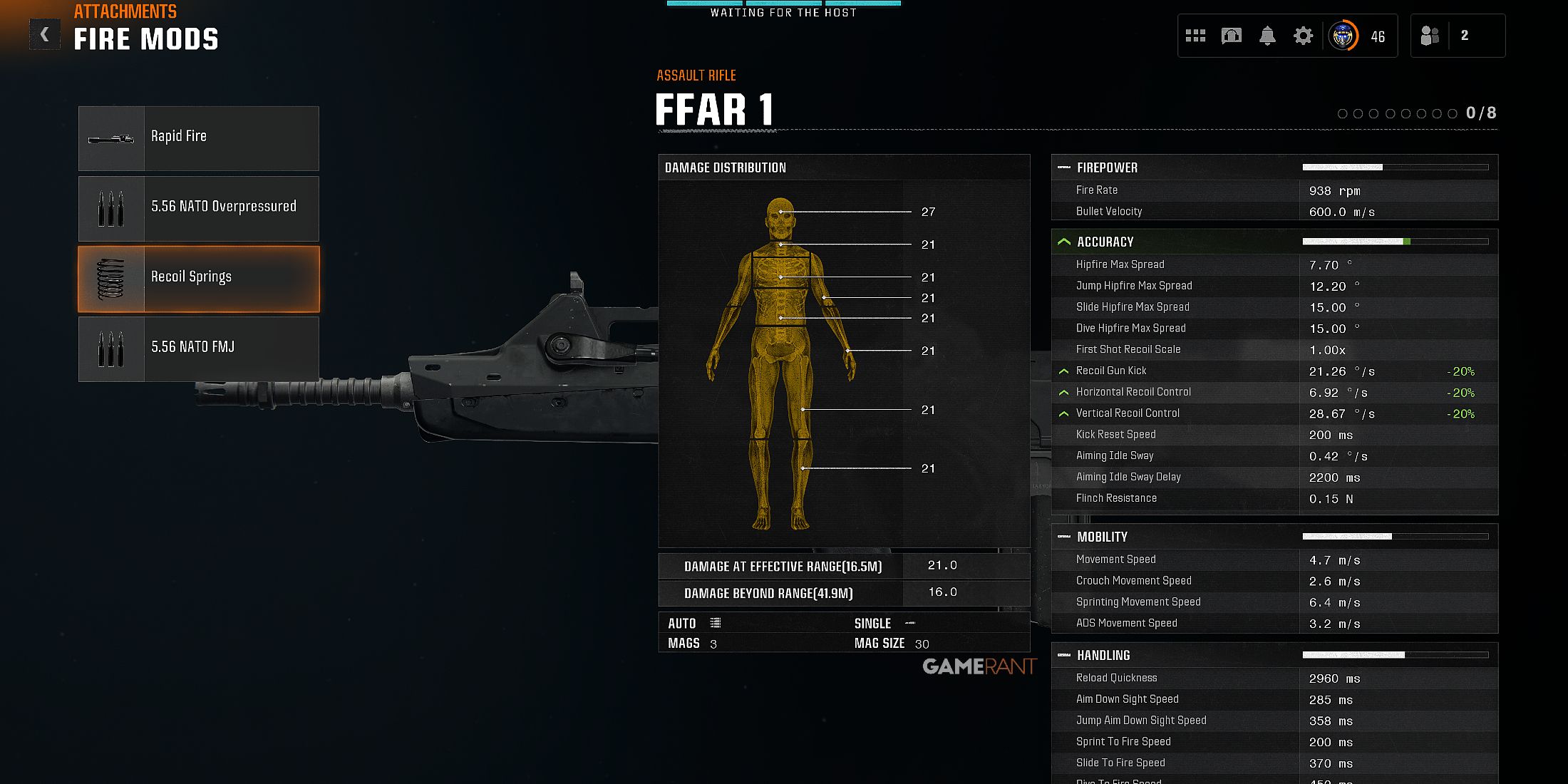1568x784 pixels.
Task: Open the social chat icon
Action: [1231, 35]
